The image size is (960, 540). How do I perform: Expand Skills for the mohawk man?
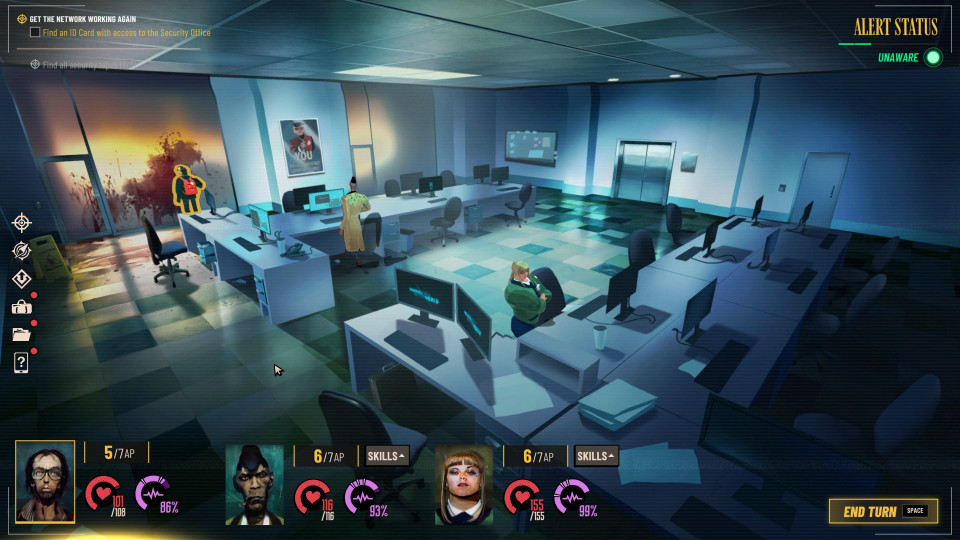pos(388,456)
